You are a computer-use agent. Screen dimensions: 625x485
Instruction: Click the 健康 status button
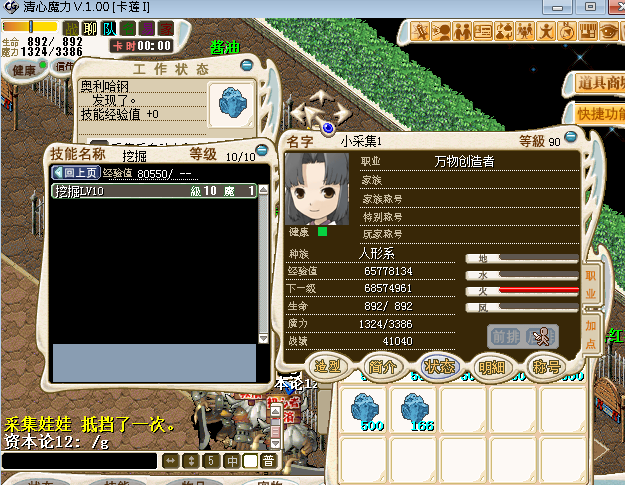tap(24, 70)
